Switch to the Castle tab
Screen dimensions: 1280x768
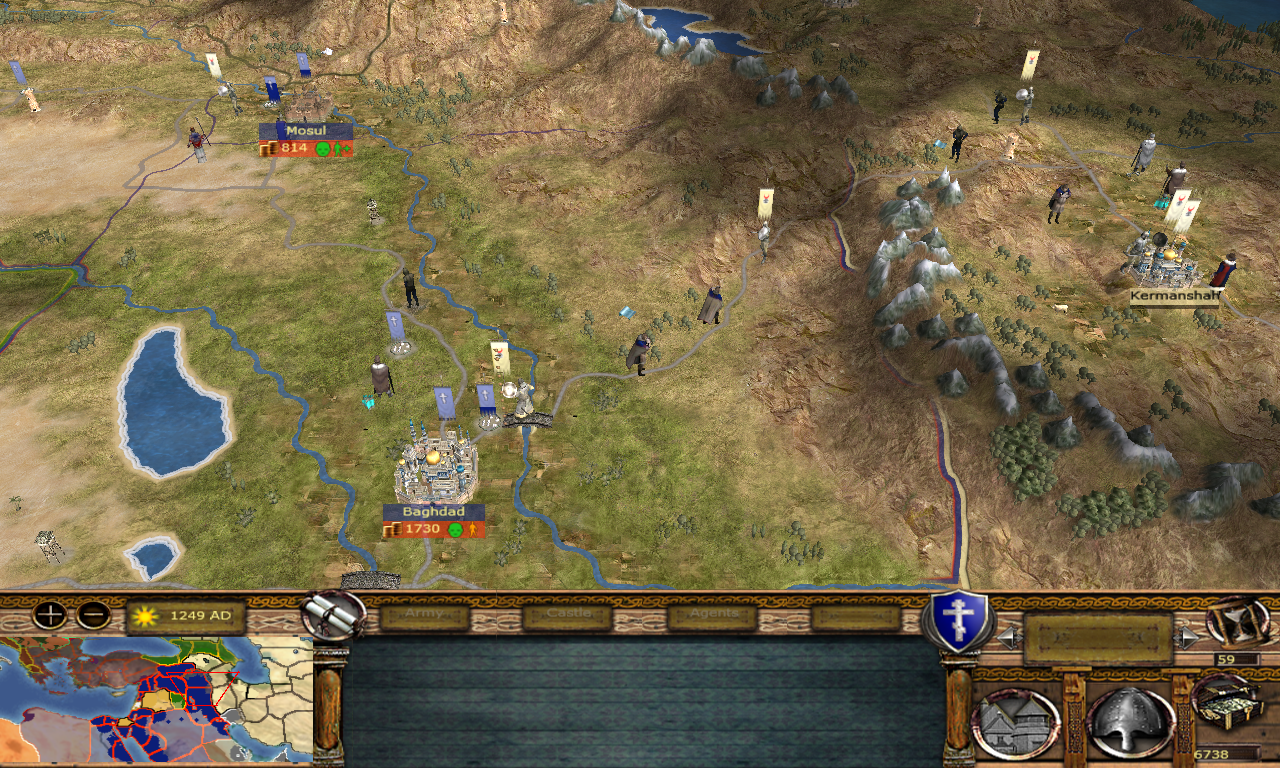(x=566, y=617)
